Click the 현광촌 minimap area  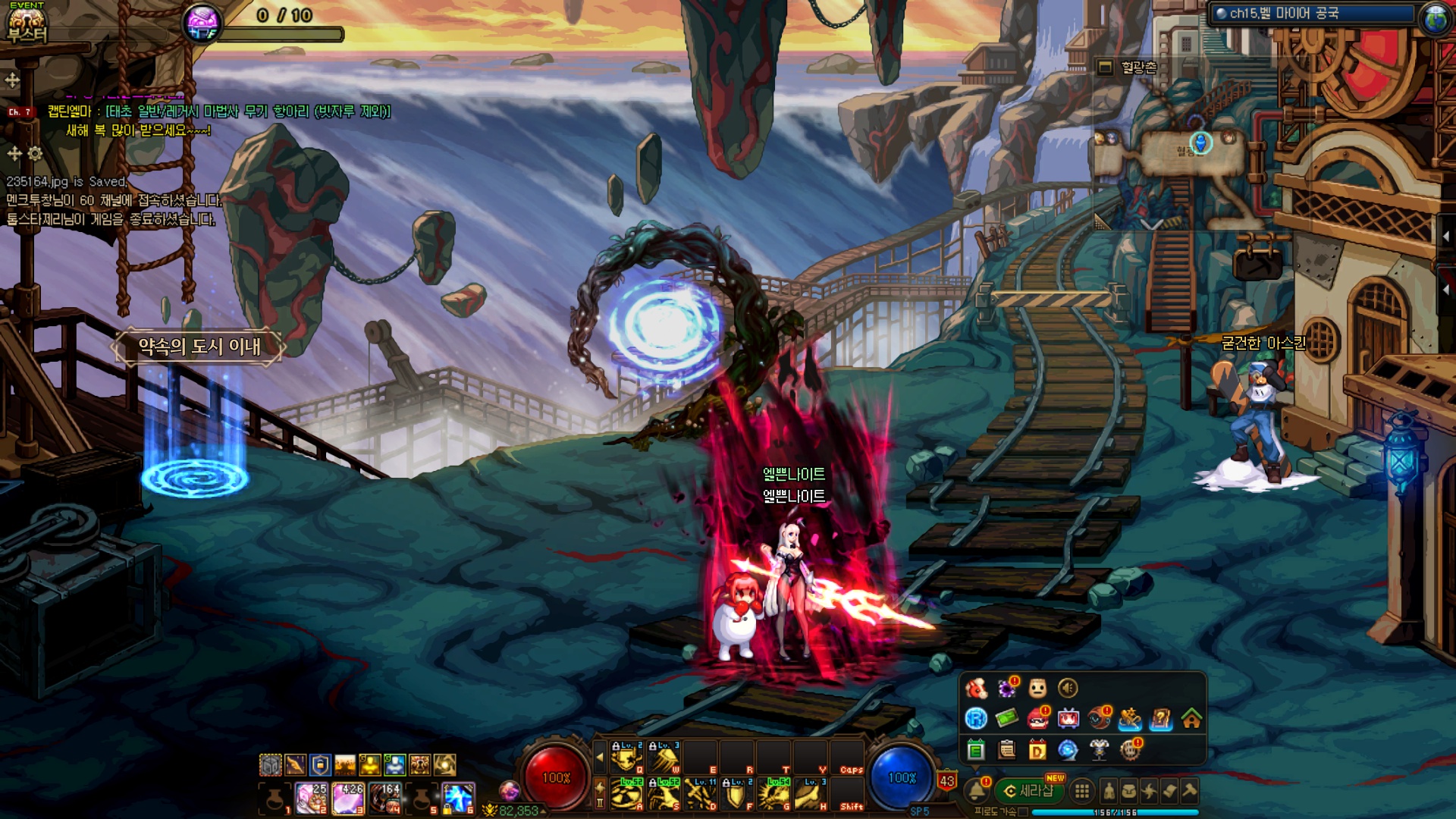pyautogui.click(x=1137, y=67)
